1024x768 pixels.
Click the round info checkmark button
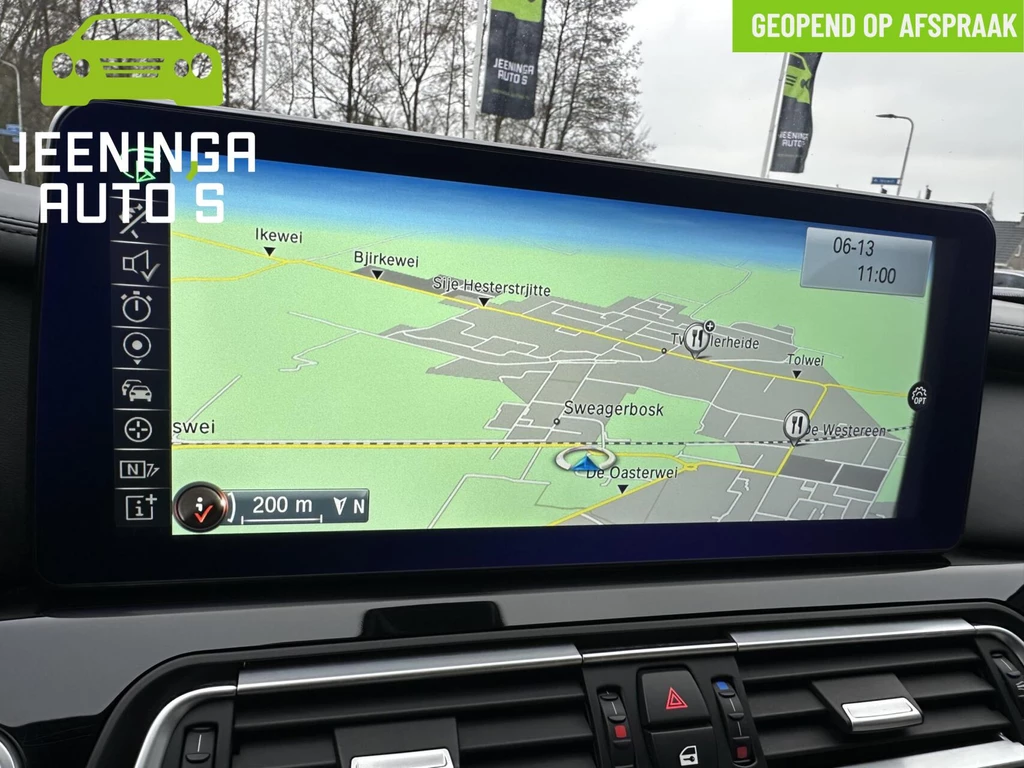click(199, 507)
